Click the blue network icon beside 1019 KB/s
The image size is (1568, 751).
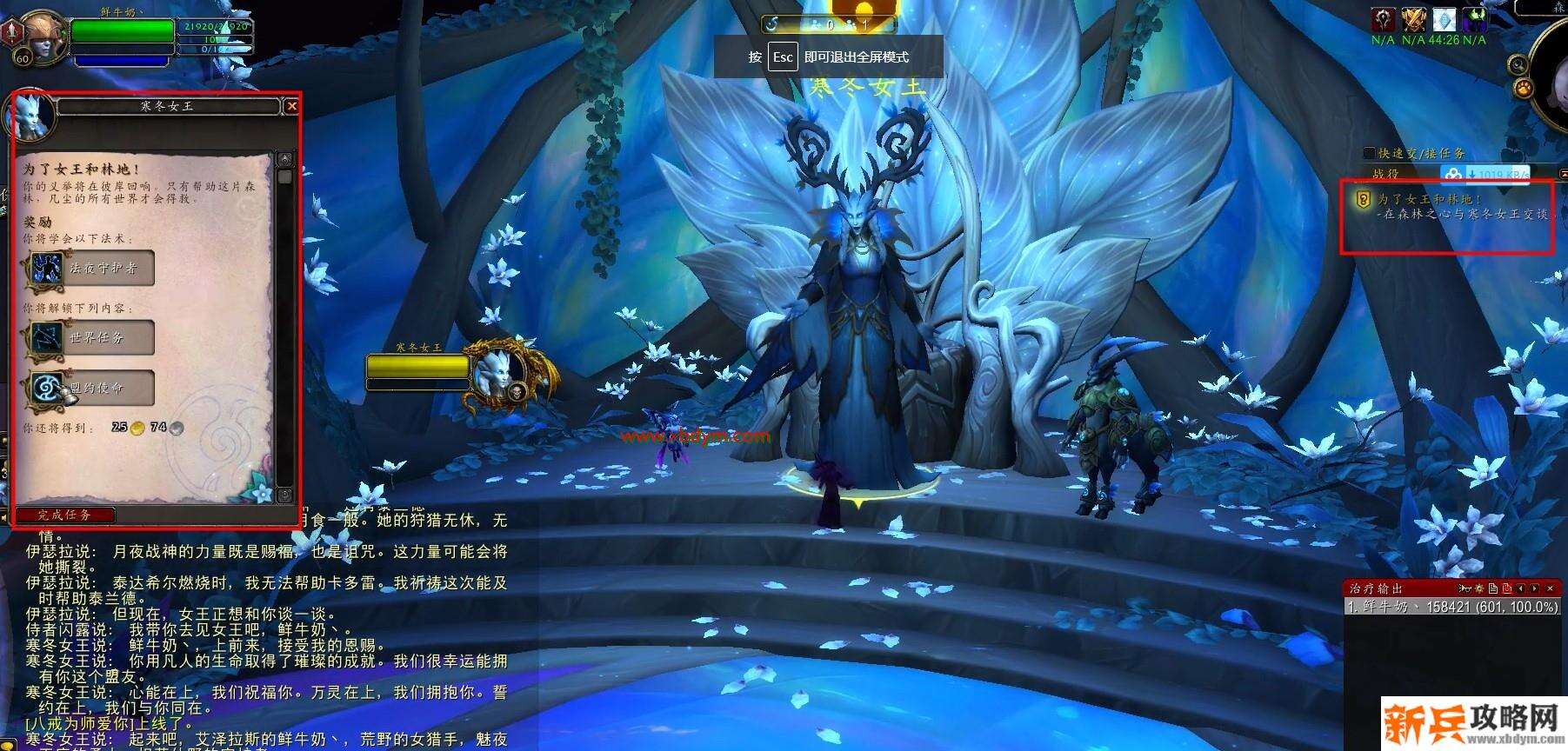point(1453,174)
